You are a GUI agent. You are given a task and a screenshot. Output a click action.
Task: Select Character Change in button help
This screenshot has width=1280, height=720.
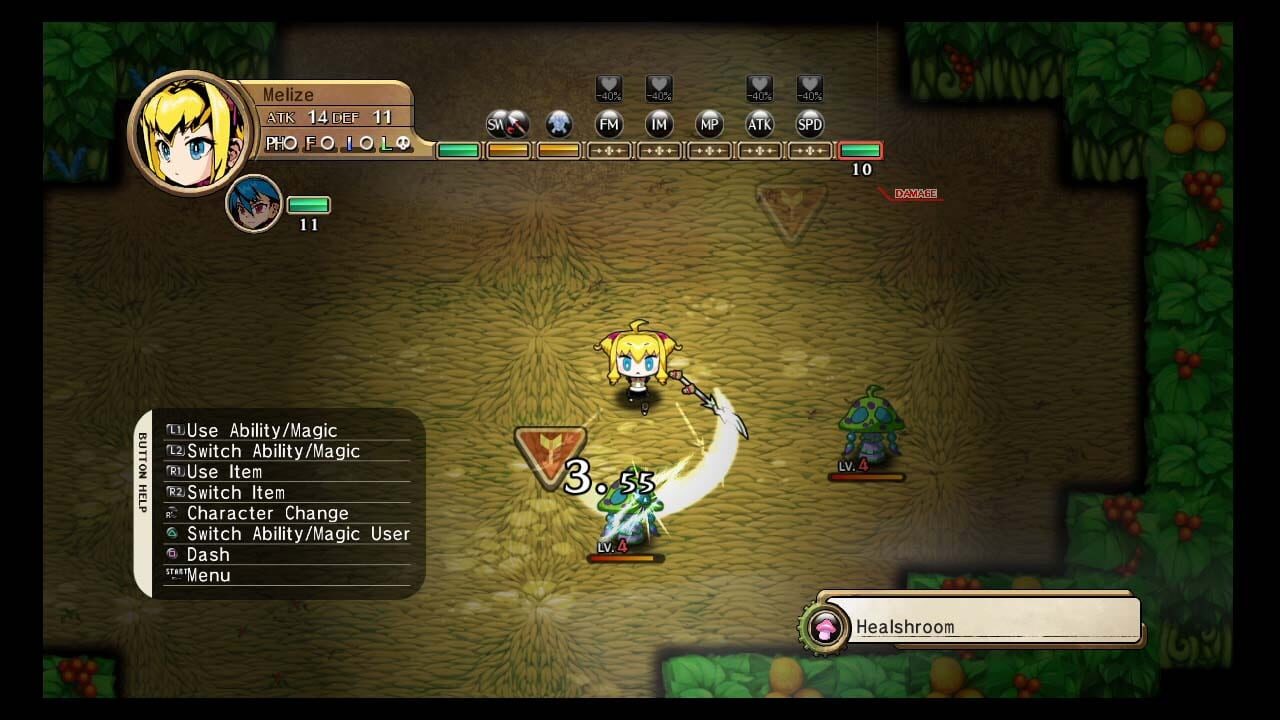tap(267, 513)
